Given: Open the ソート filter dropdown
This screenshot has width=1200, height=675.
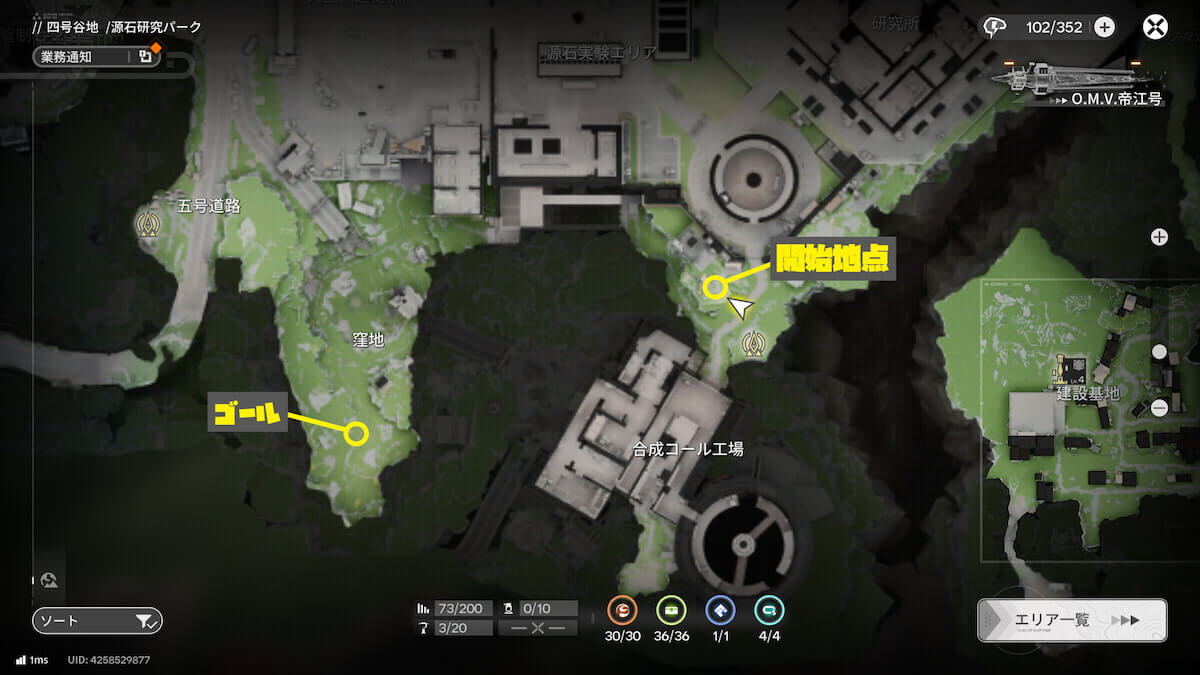Looking at the screenshot, I should coord(97,621).
